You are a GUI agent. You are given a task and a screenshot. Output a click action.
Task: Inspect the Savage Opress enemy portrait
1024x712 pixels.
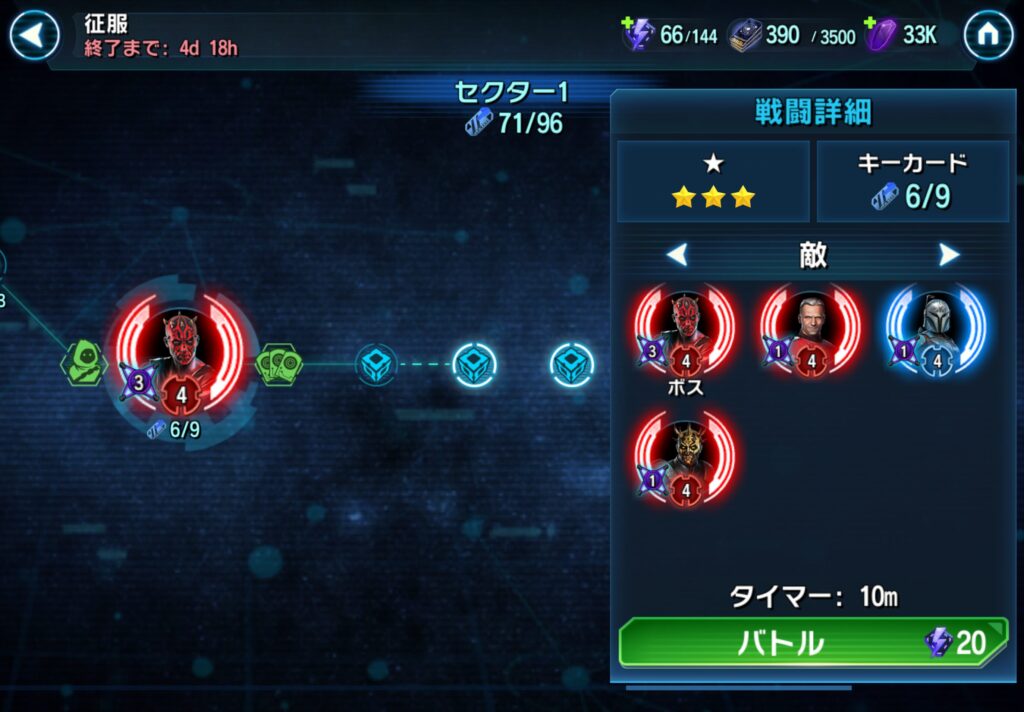click(x=685, y=457)
